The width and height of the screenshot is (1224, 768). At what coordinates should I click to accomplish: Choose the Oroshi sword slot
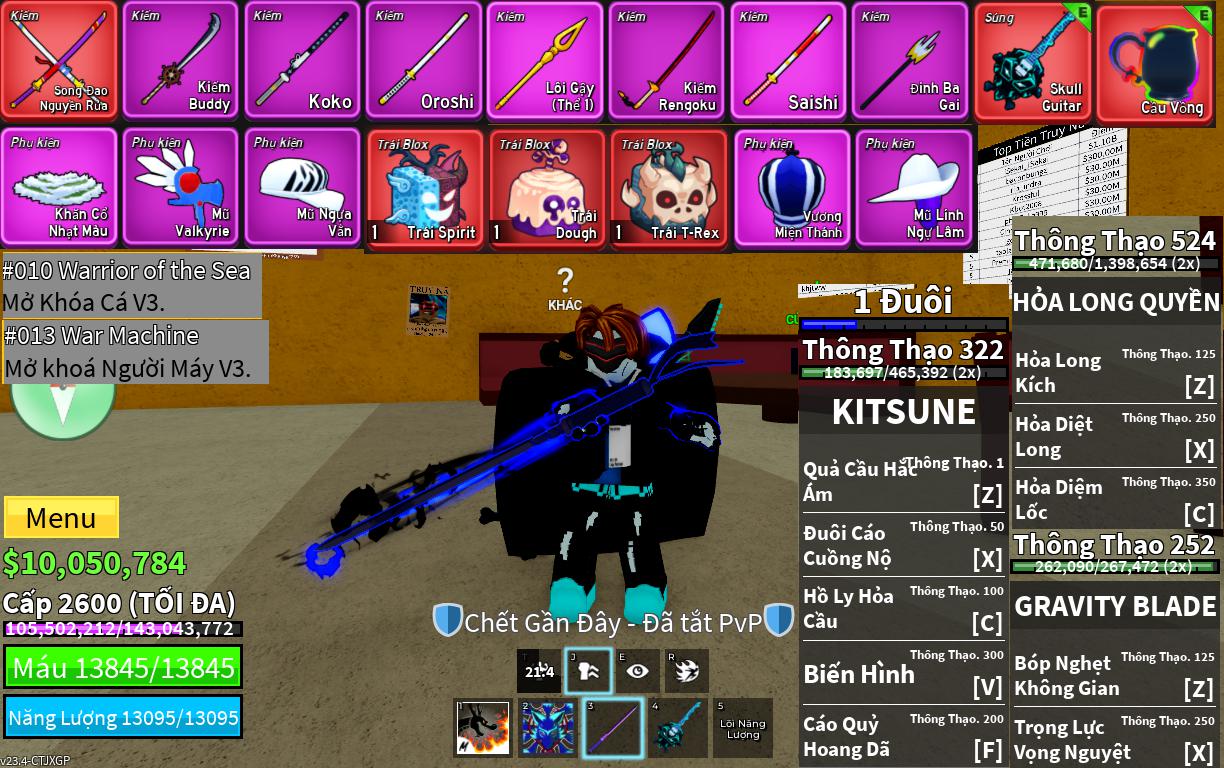424,61
